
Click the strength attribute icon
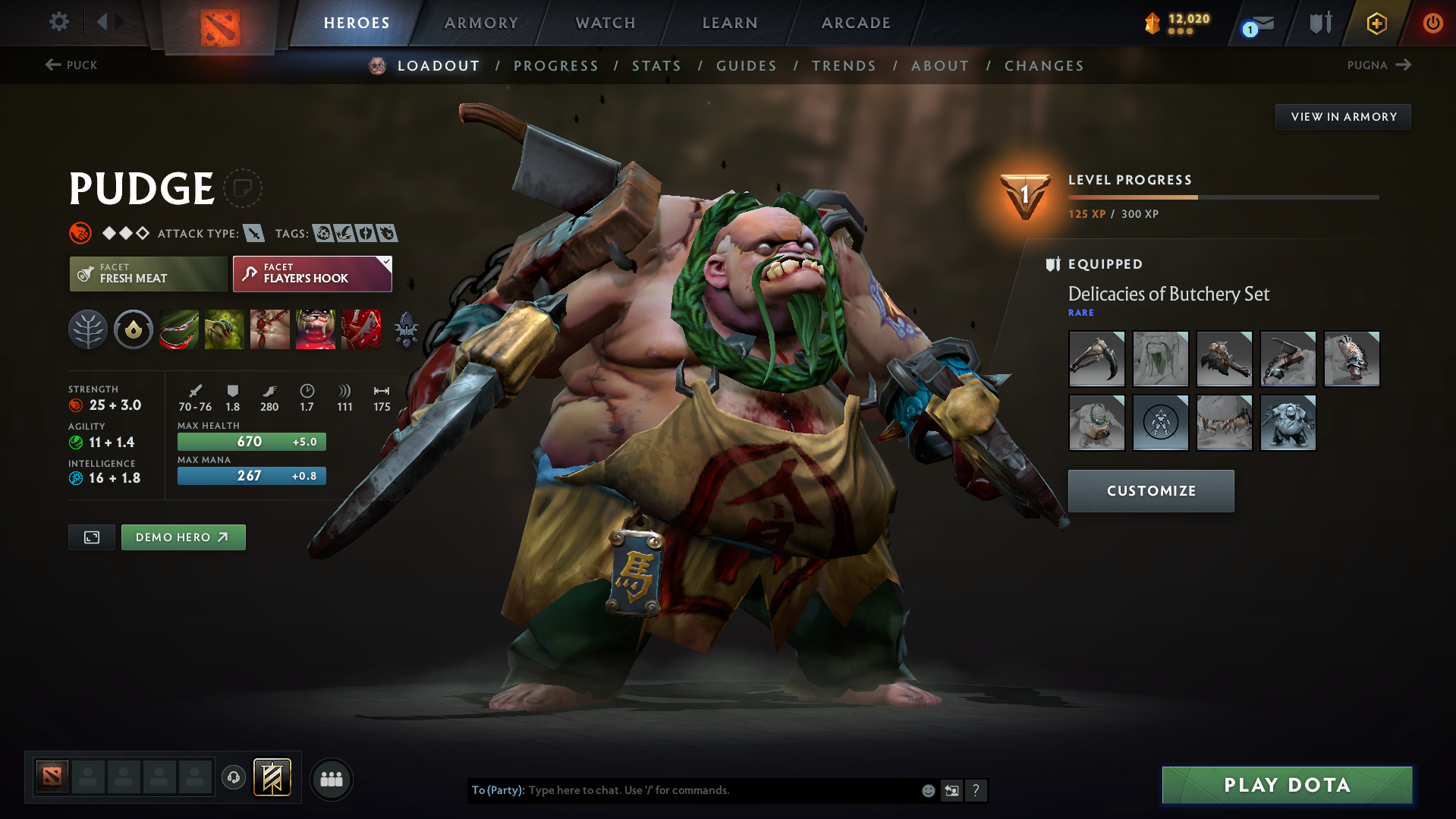click(x=77, y=405)
